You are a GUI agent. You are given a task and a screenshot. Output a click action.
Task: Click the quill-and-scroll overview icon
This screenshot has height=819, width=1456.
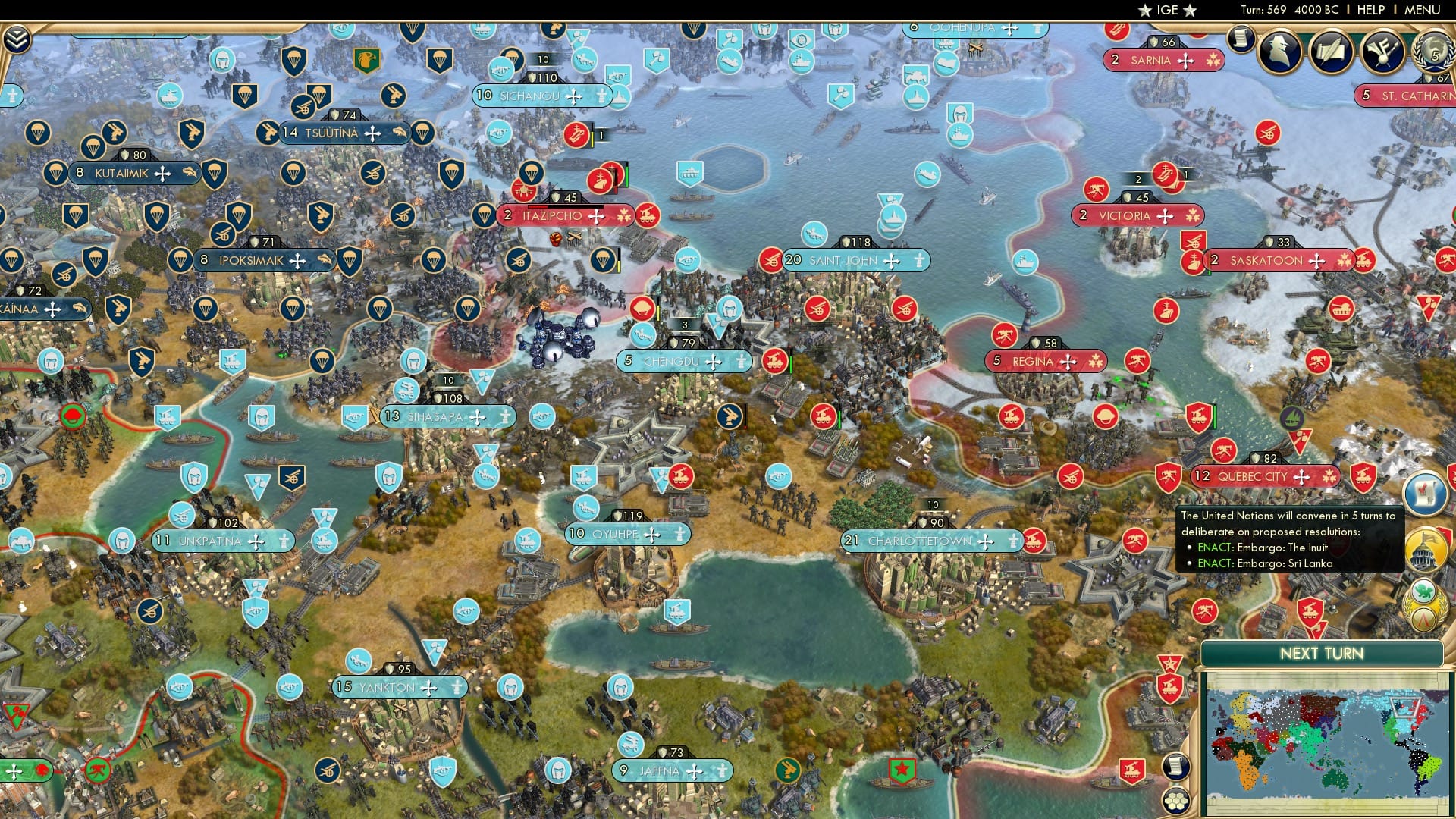1330,53
